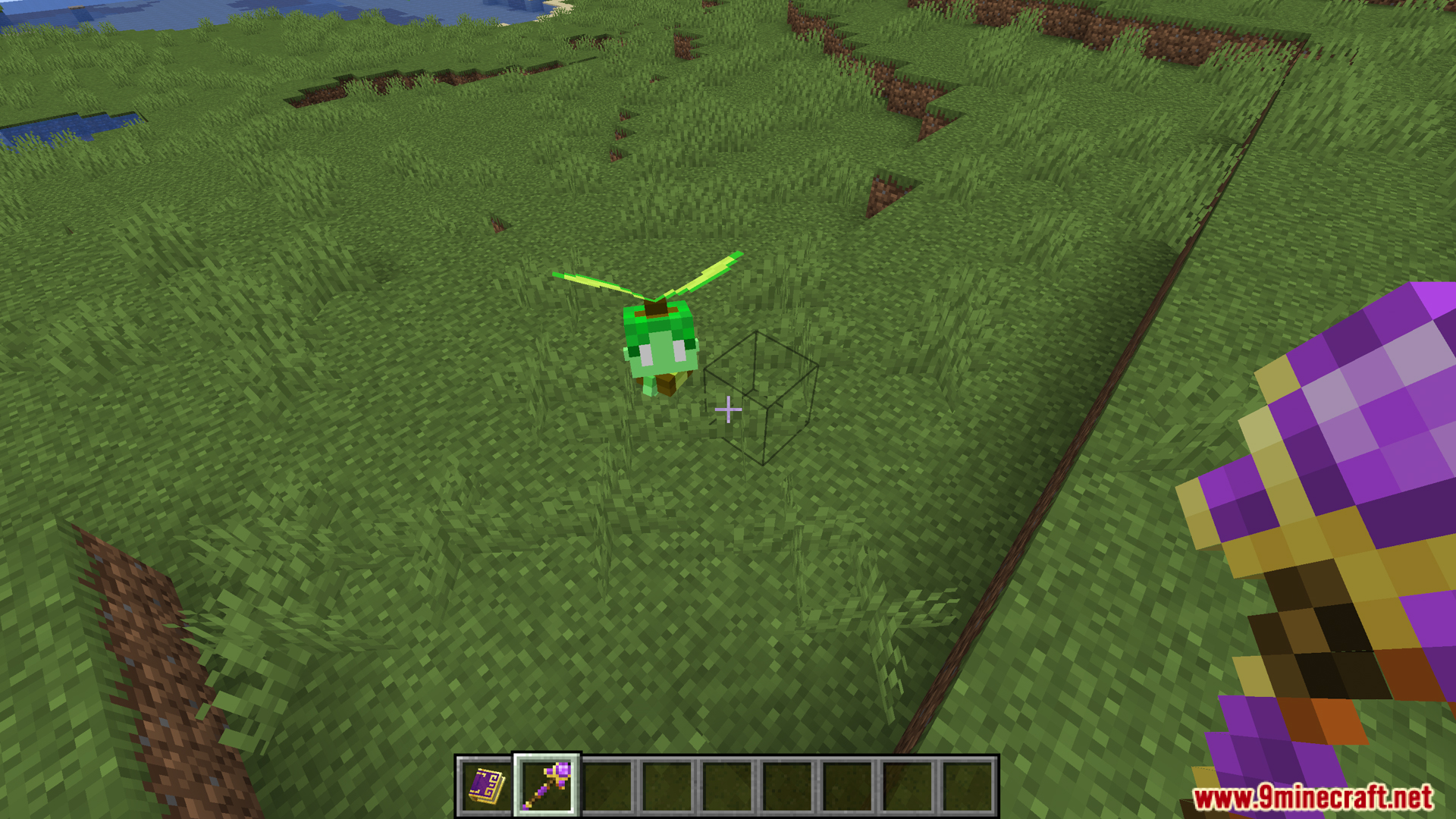Click the sandy shore at the top edge
This screenshot has width=1456, height=819.
pyautogui.click(x=561, y=6)
